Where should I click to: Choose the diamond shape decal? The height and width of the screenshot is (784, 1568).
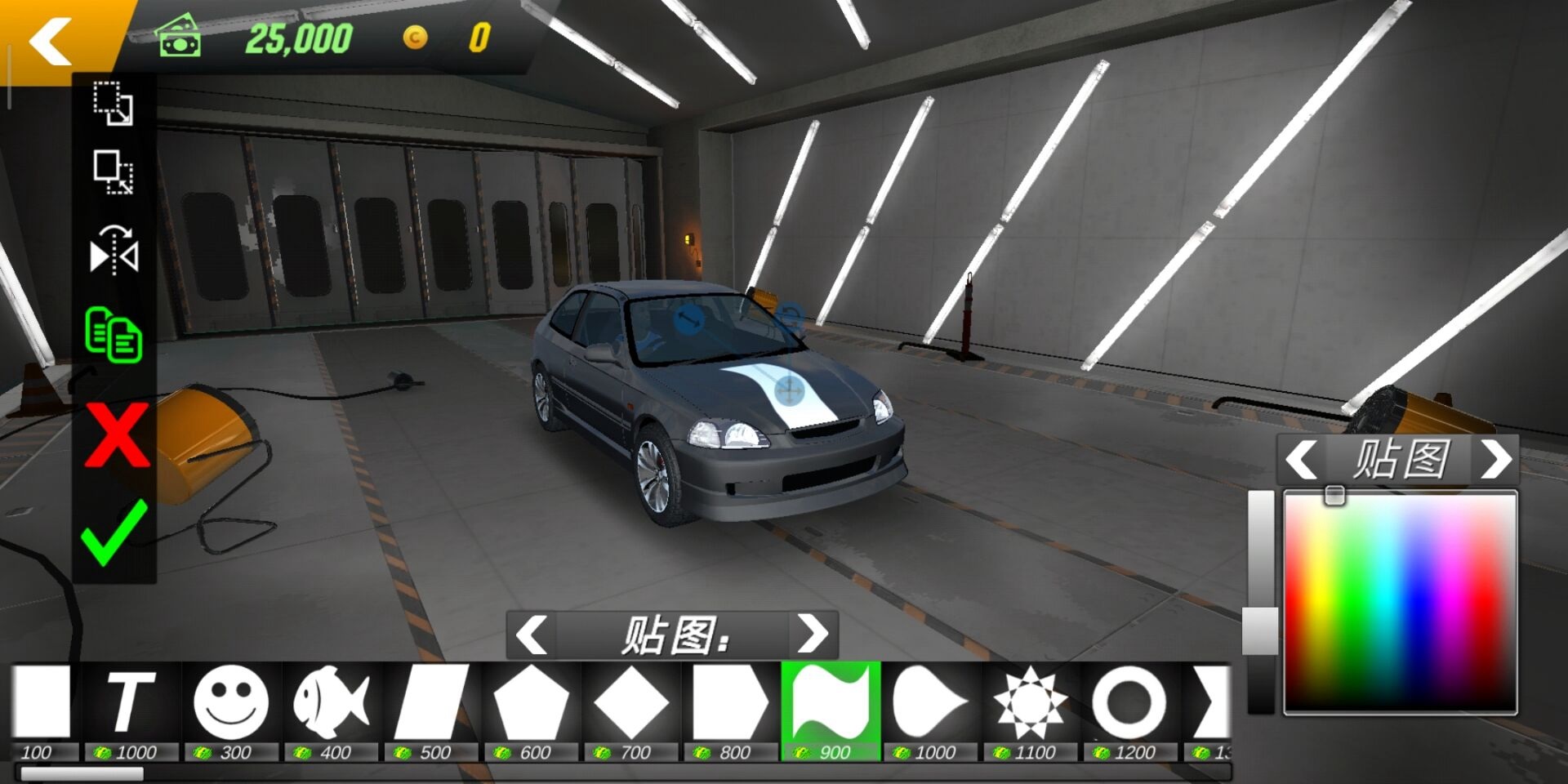[x=631, y=702]
